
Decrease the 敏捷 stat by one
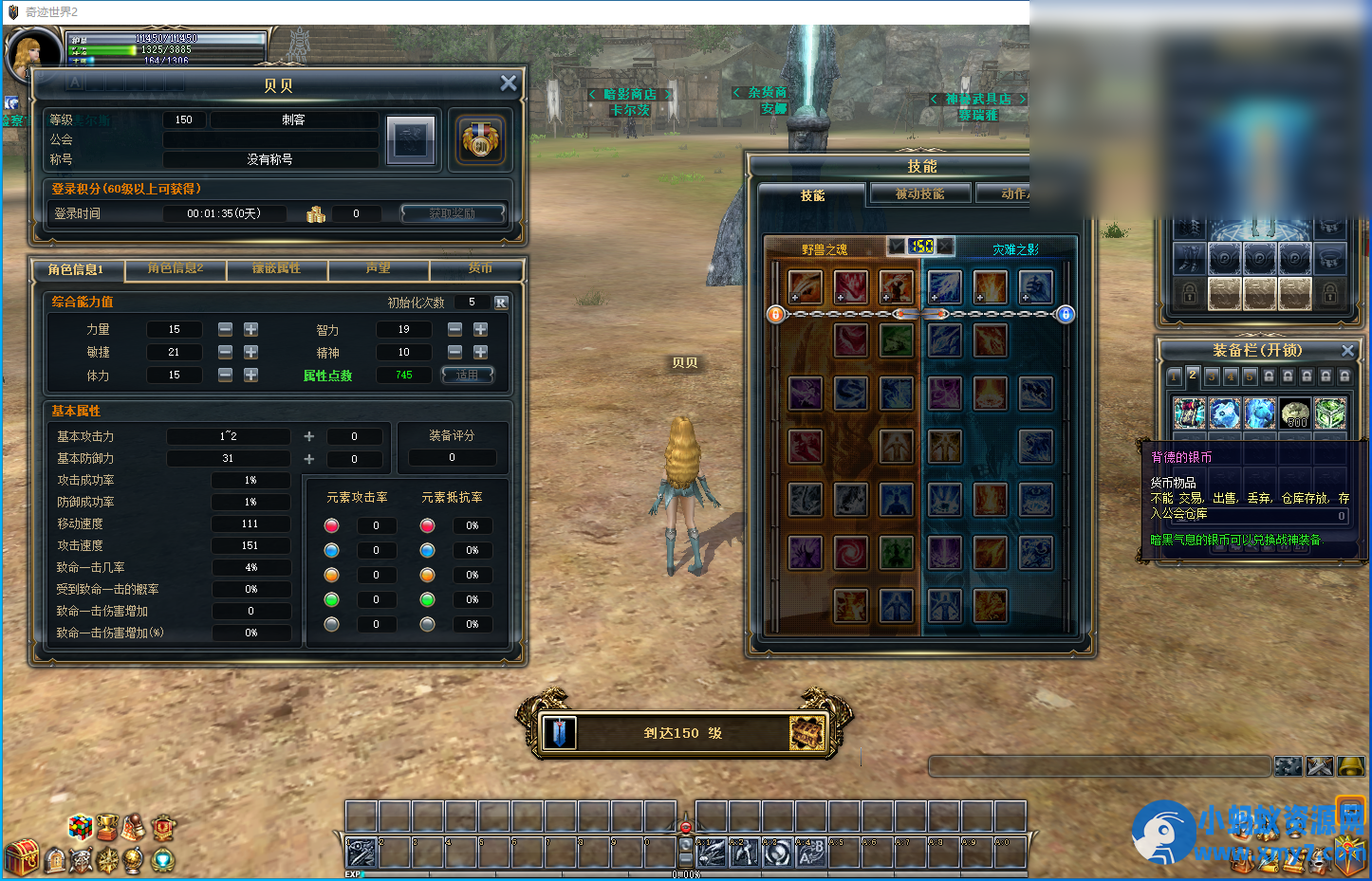point(225,352)
